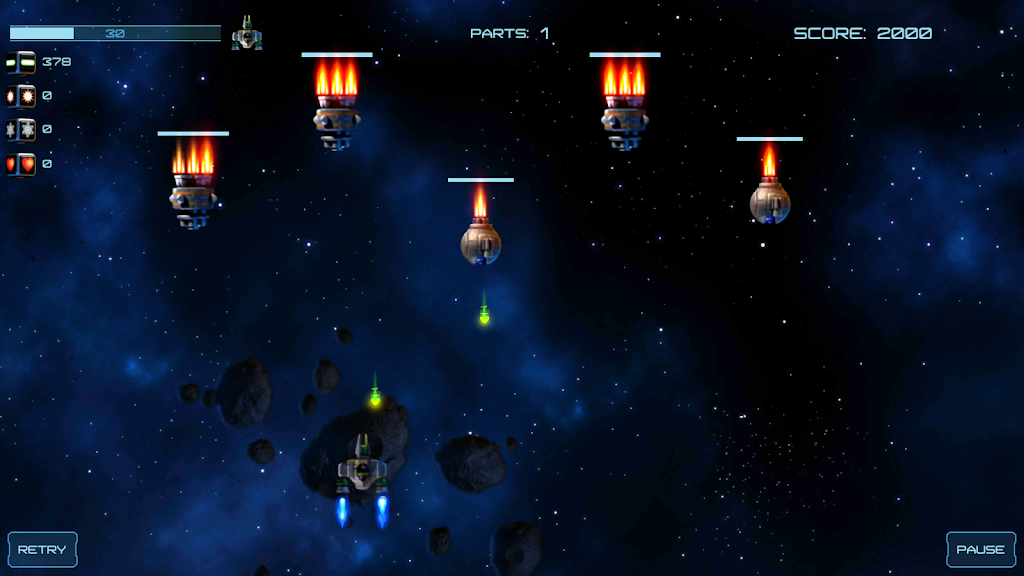1024x576 pixels.
Task: Pause the game
Action: pyautogui.click(x=980, y=549)
